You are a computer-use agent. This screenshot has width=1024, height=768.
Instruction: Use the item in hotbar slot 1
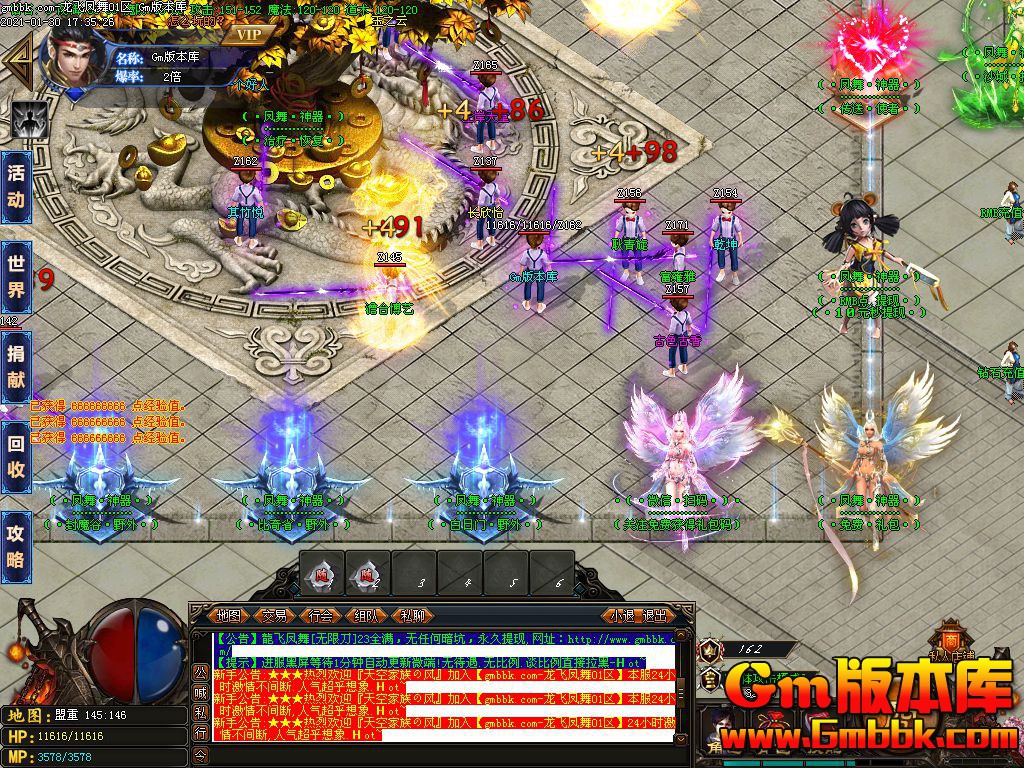pos(322,576)
